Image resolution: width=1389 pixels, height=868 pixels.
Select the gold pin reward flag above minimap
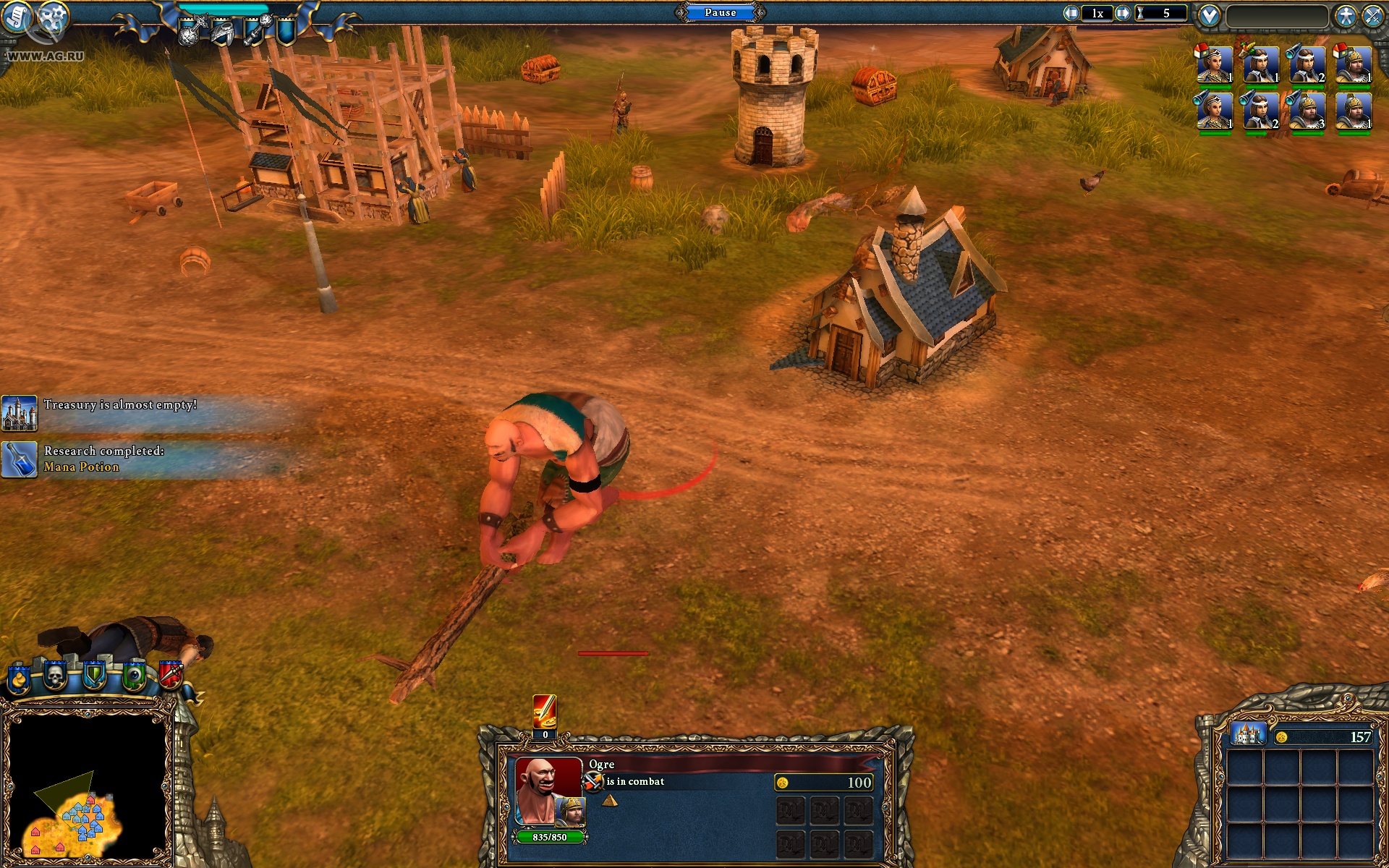coord(17,678)
